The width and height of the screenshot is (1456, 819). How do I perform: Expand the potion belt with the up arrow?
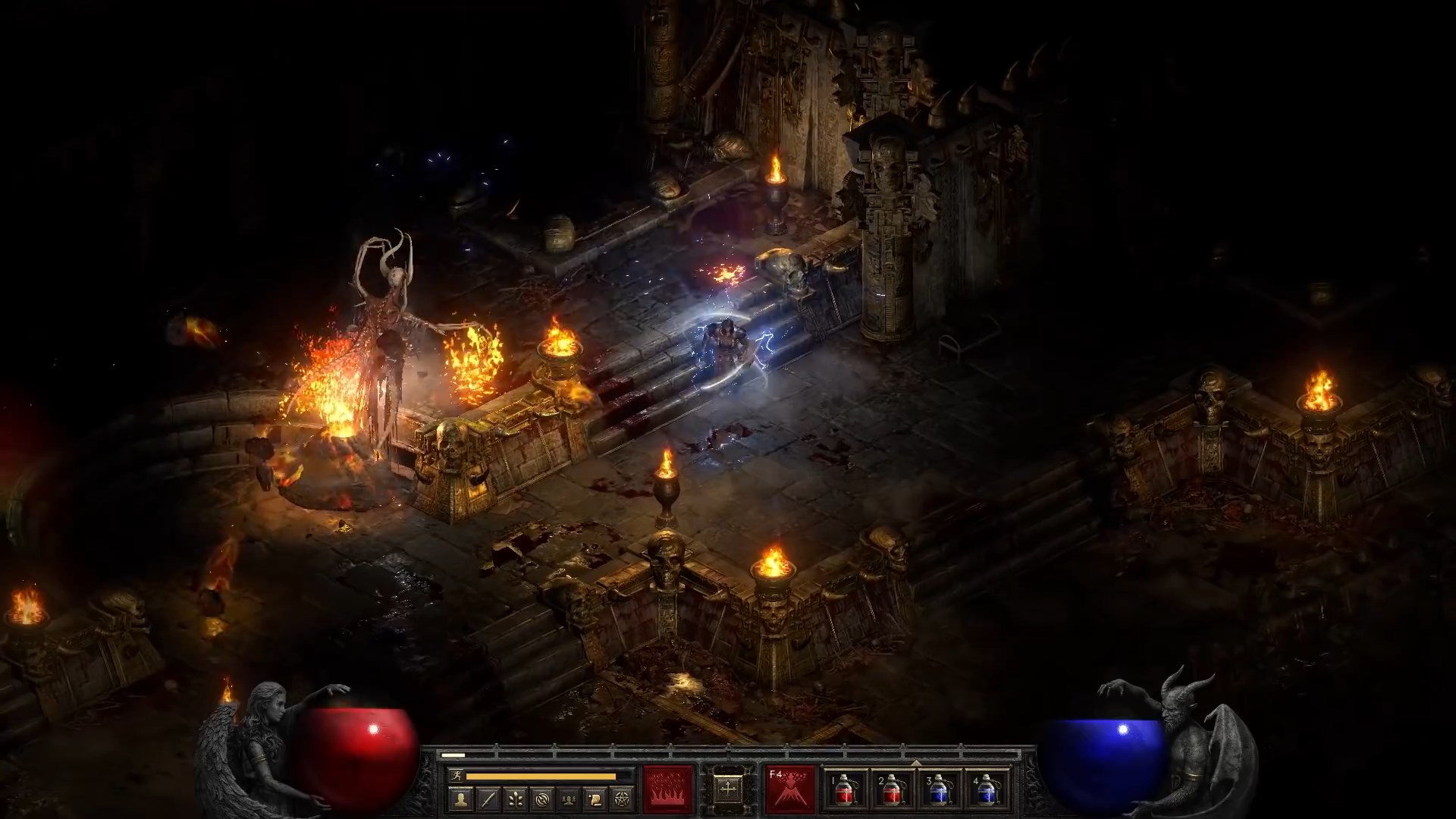pos(916,762)
